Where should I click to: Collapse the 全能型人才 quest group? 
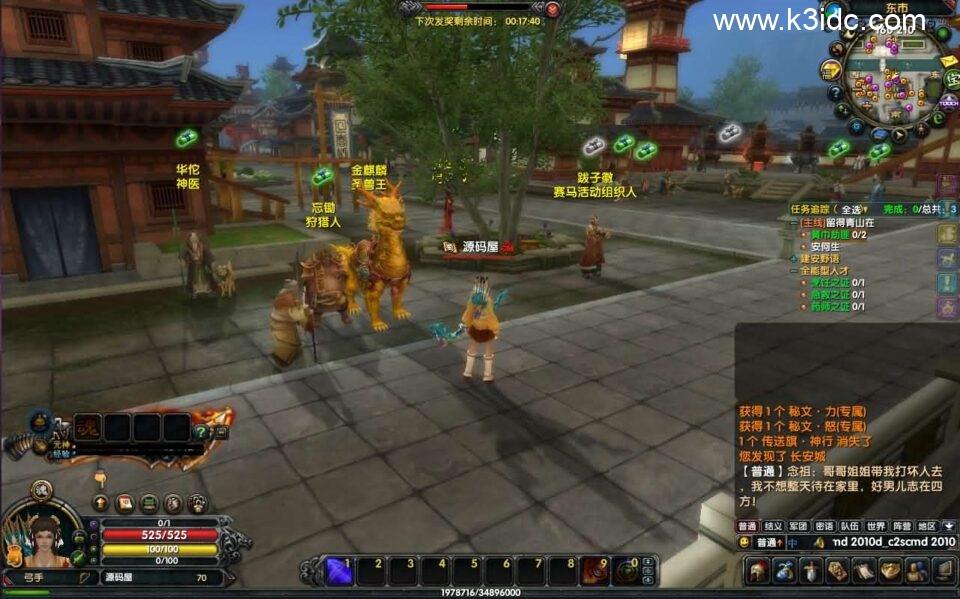point(794,271)
